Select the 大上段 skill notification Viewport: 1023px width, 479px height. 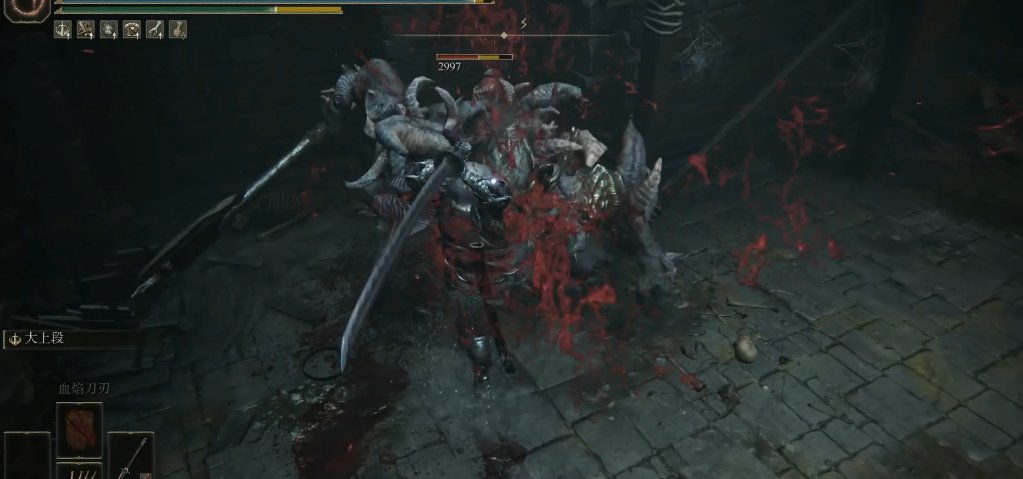(45, 339)
